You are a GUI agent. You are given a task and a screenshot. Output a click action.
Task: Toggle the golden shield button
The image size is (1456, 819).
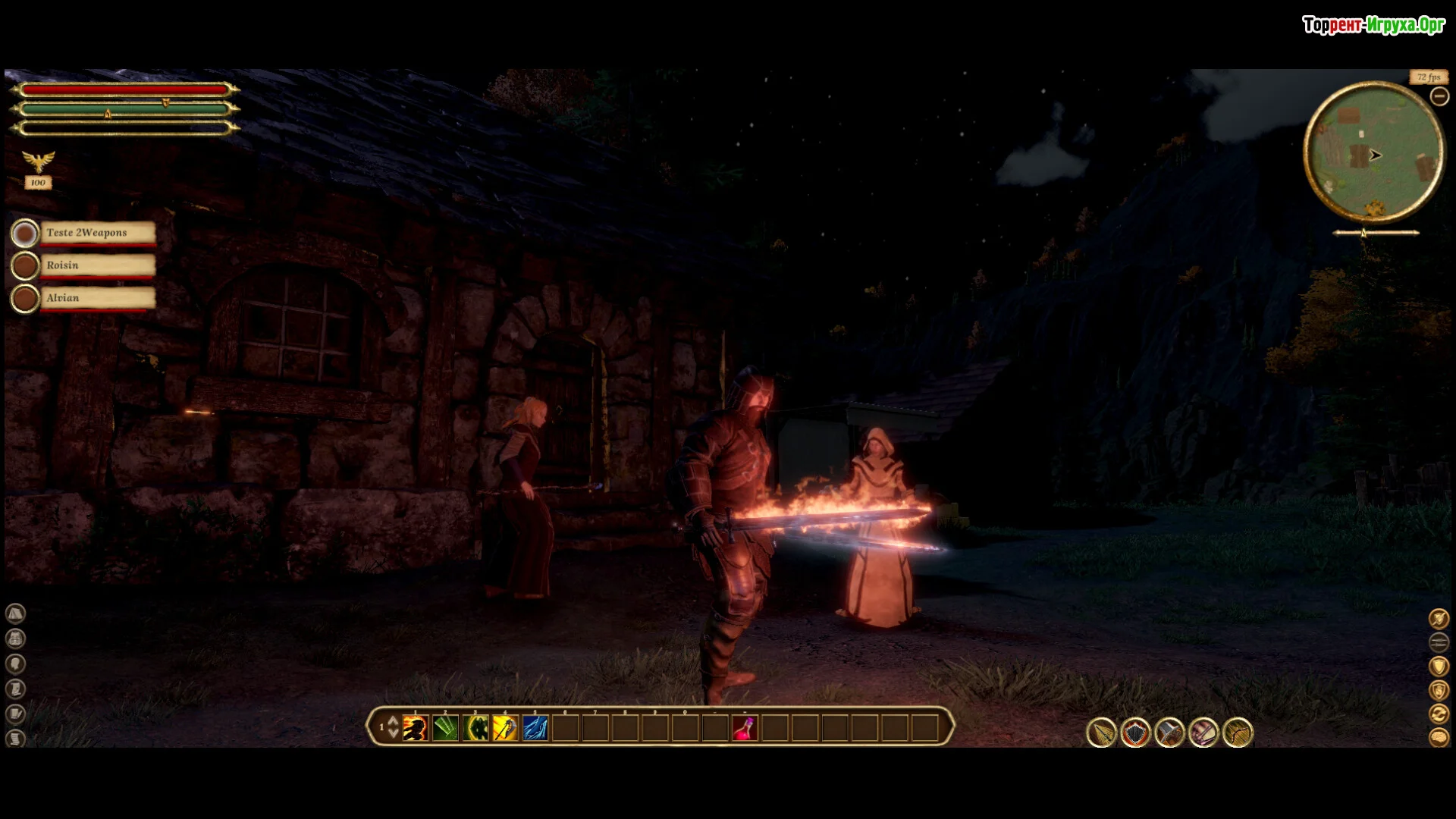point(1439,666)
